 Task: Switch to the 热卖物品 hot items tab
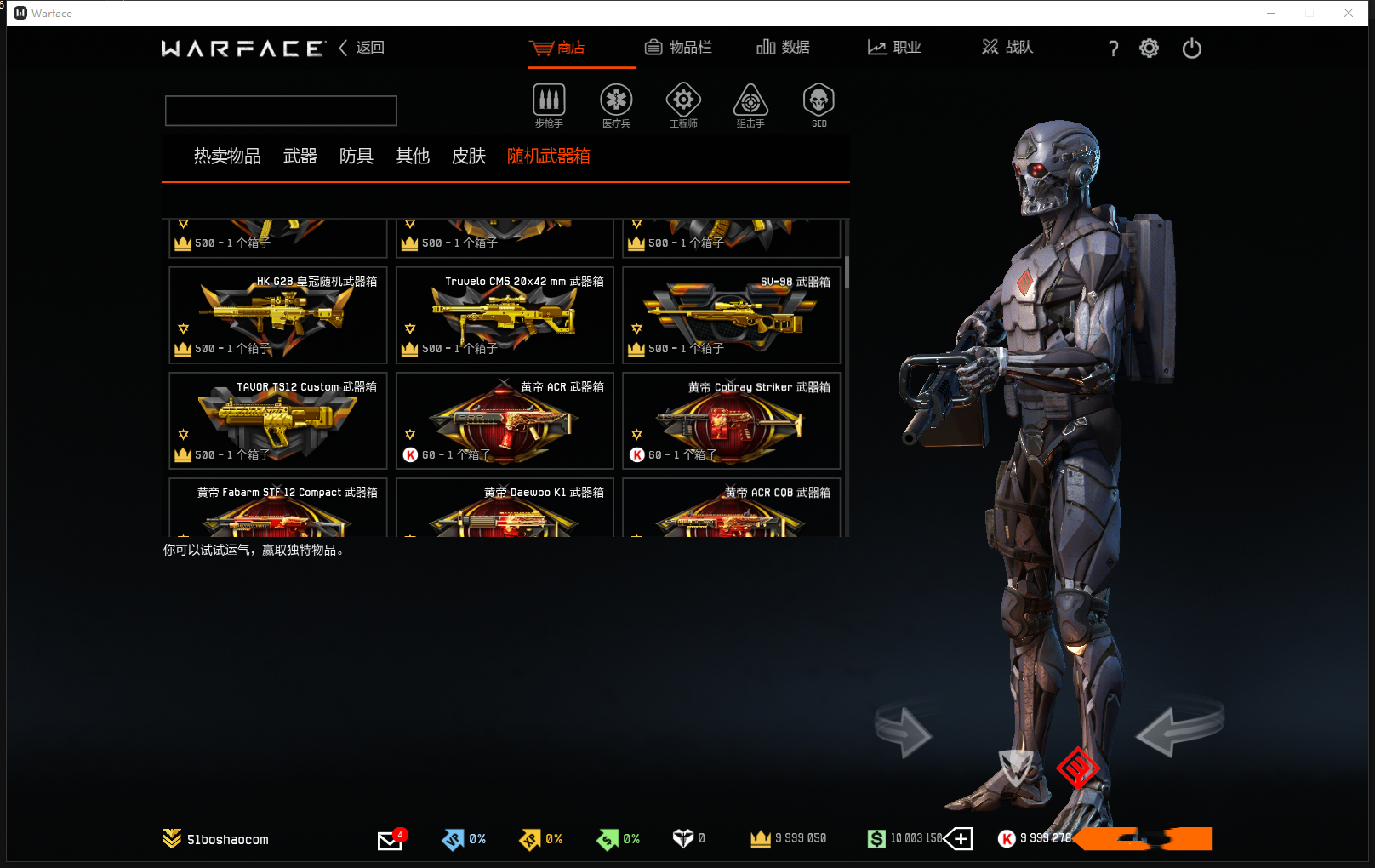coord(227,157)
